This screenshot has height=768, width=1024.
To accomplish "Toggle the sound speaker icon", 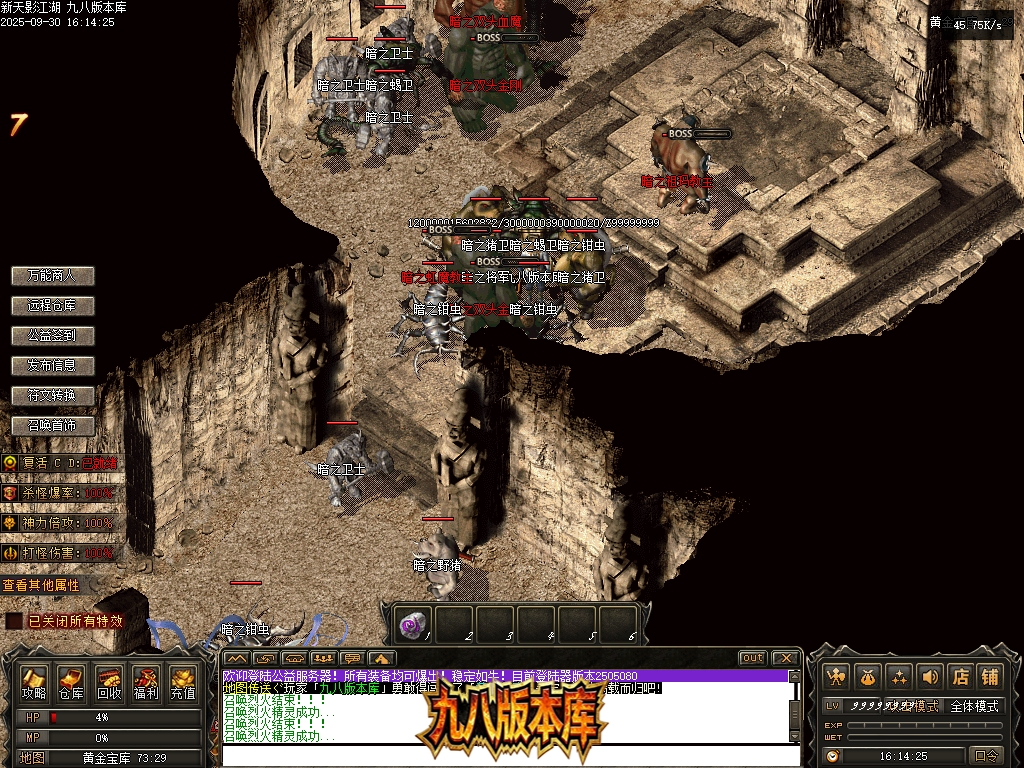I will pyautogui.click(x=930, y=677).
